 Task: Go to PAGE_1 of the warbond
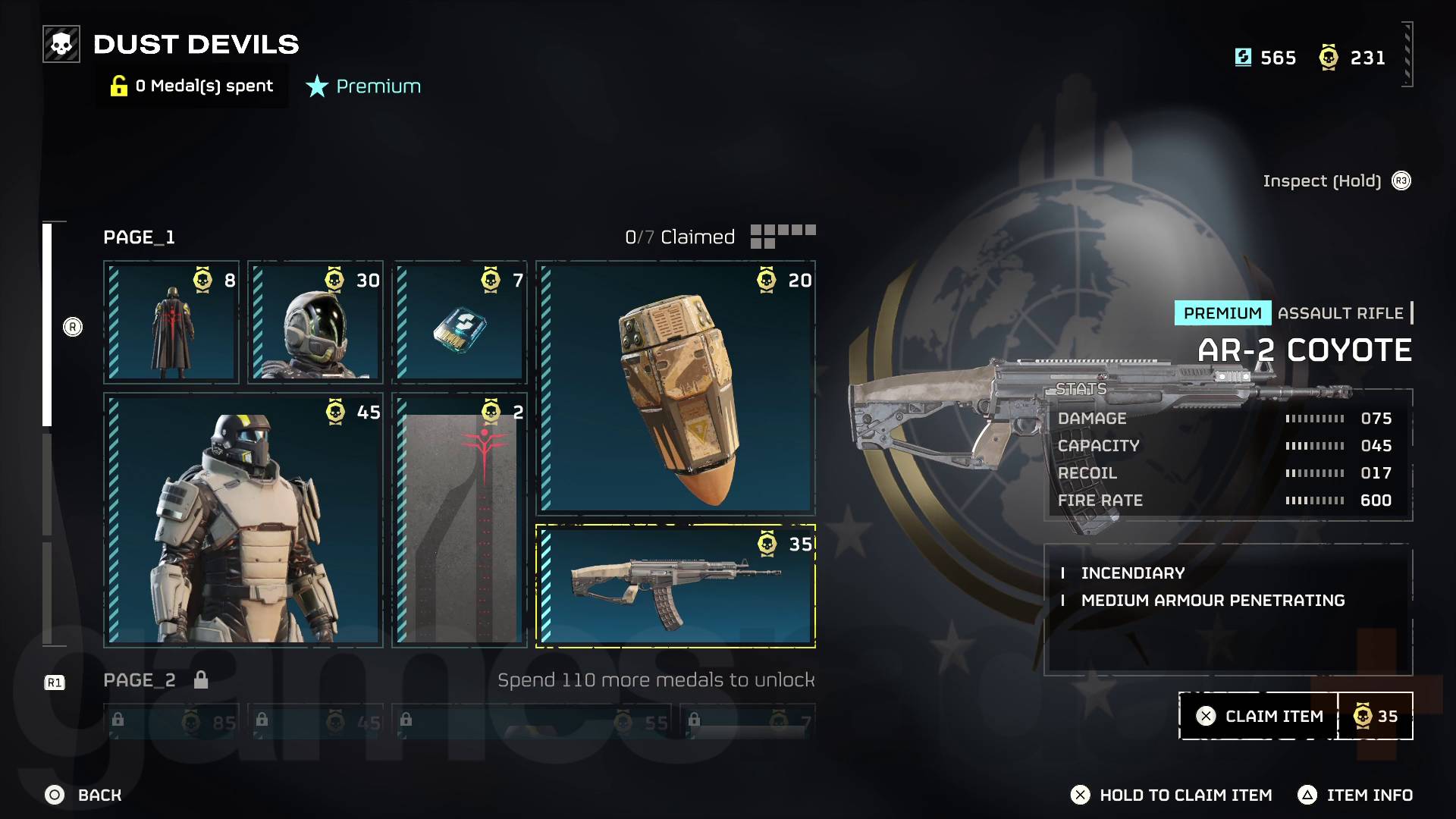[140, 237]
